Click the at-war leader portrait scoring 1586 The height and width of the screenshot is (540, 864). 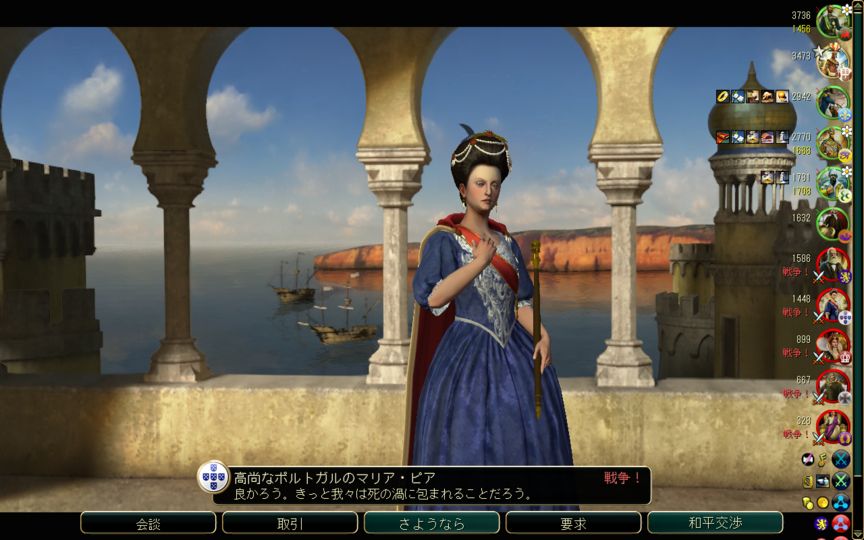click(x=832, y=265)
